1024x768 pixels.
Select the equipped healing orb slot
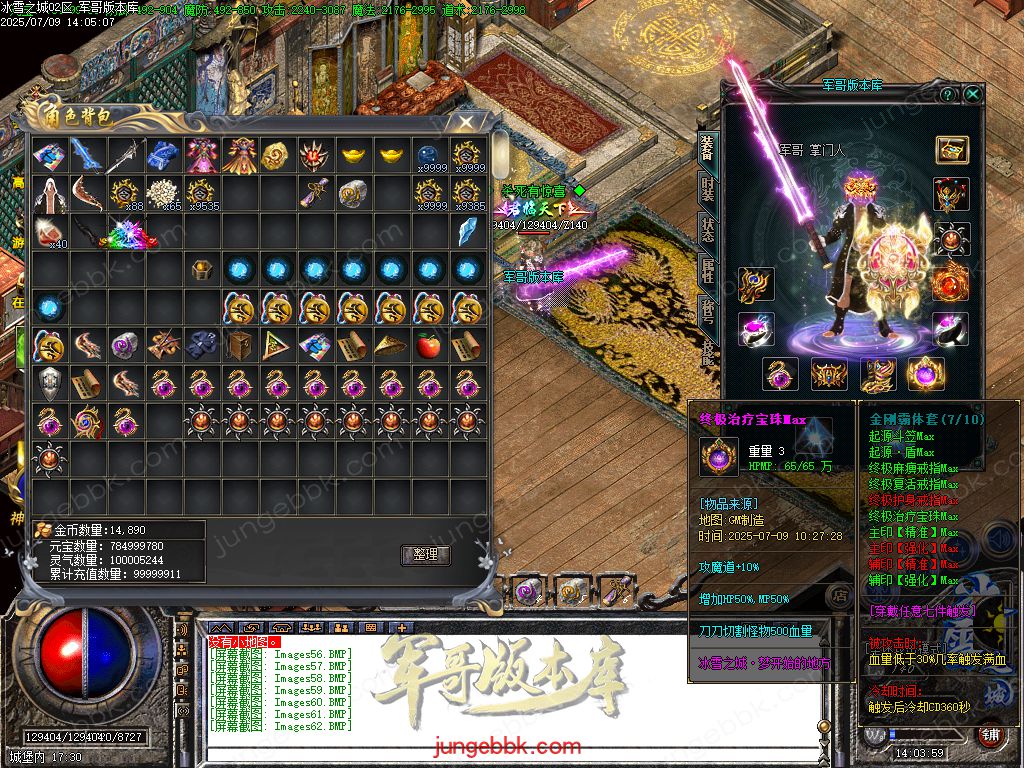click(x=925, y=374)
